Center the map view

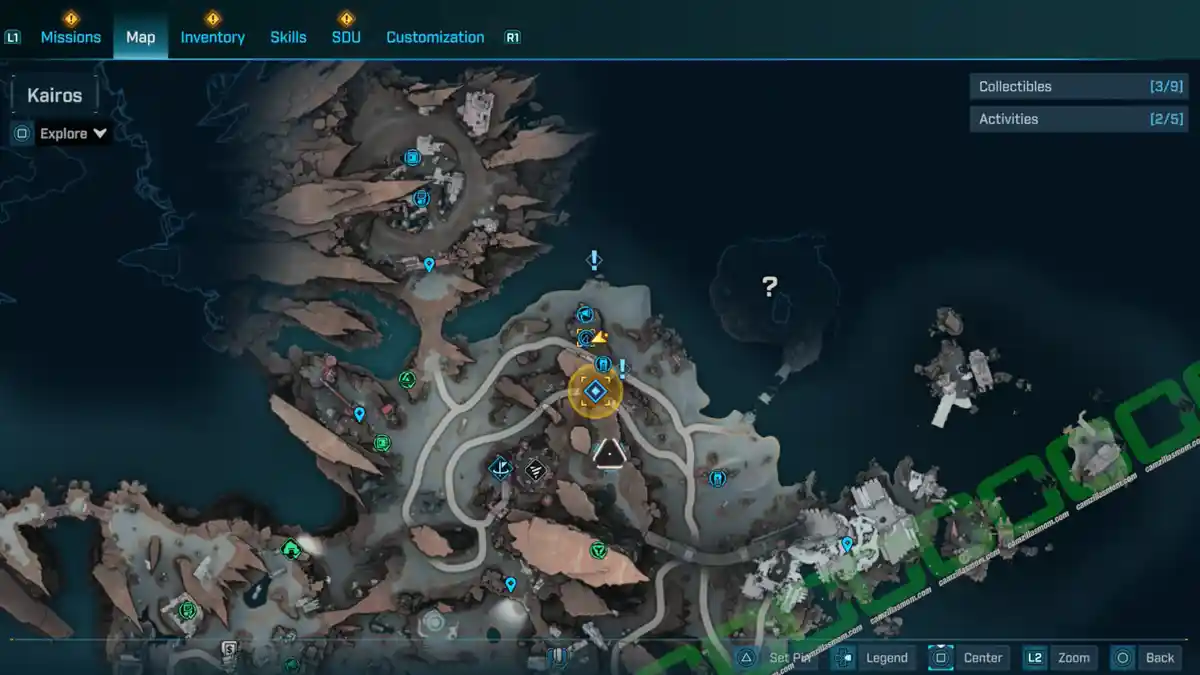pyautogui.click(x=969, y=657)
